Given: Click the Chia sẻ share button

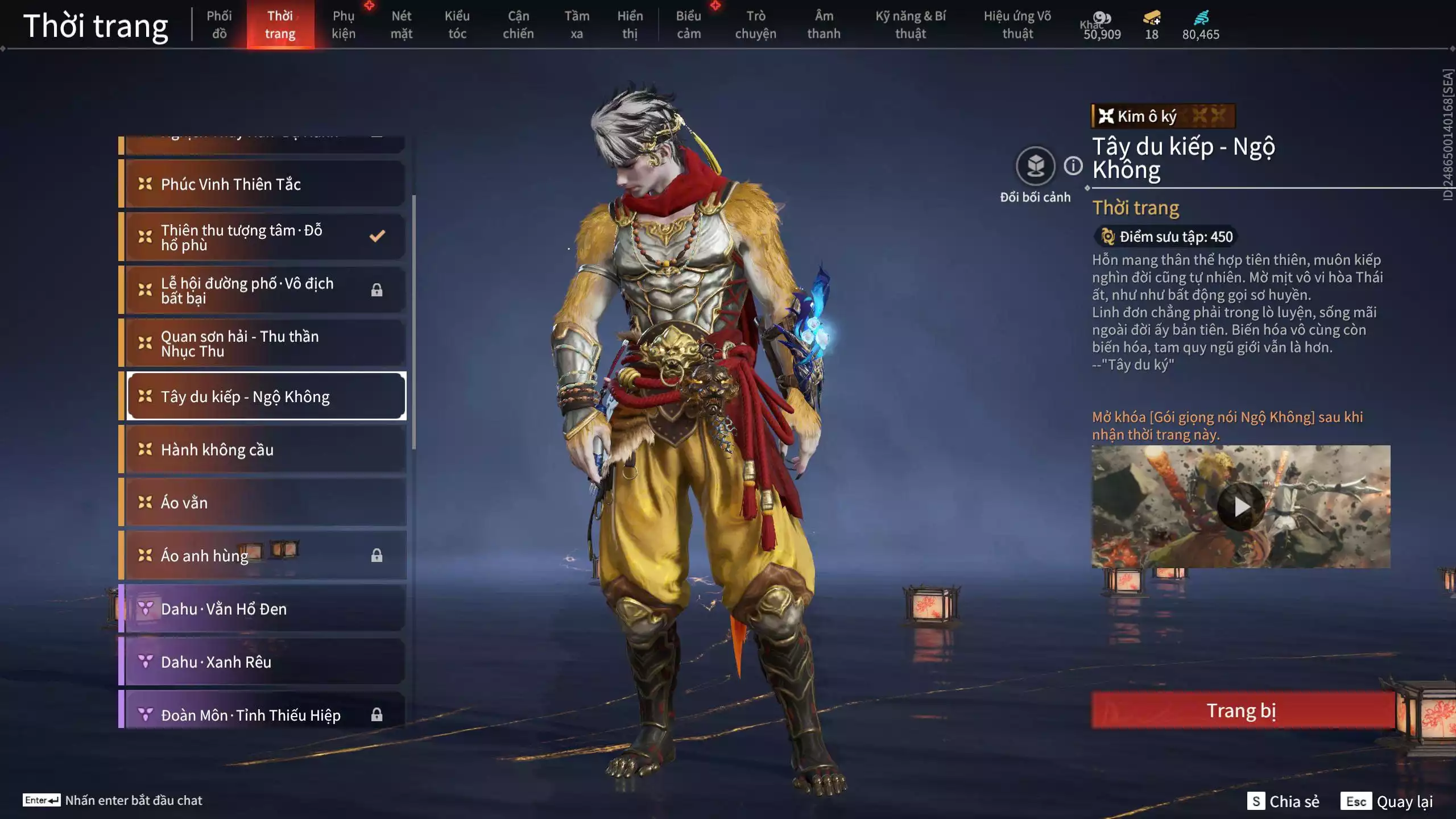Looking at the screenshot, I should pos(1283,801).
